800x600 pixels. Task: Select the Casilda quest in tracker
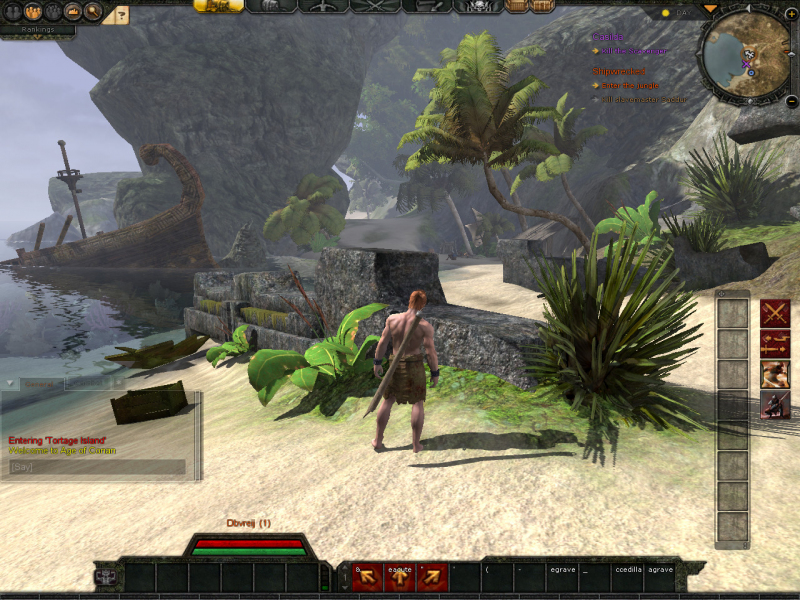(x=608, y=37)
